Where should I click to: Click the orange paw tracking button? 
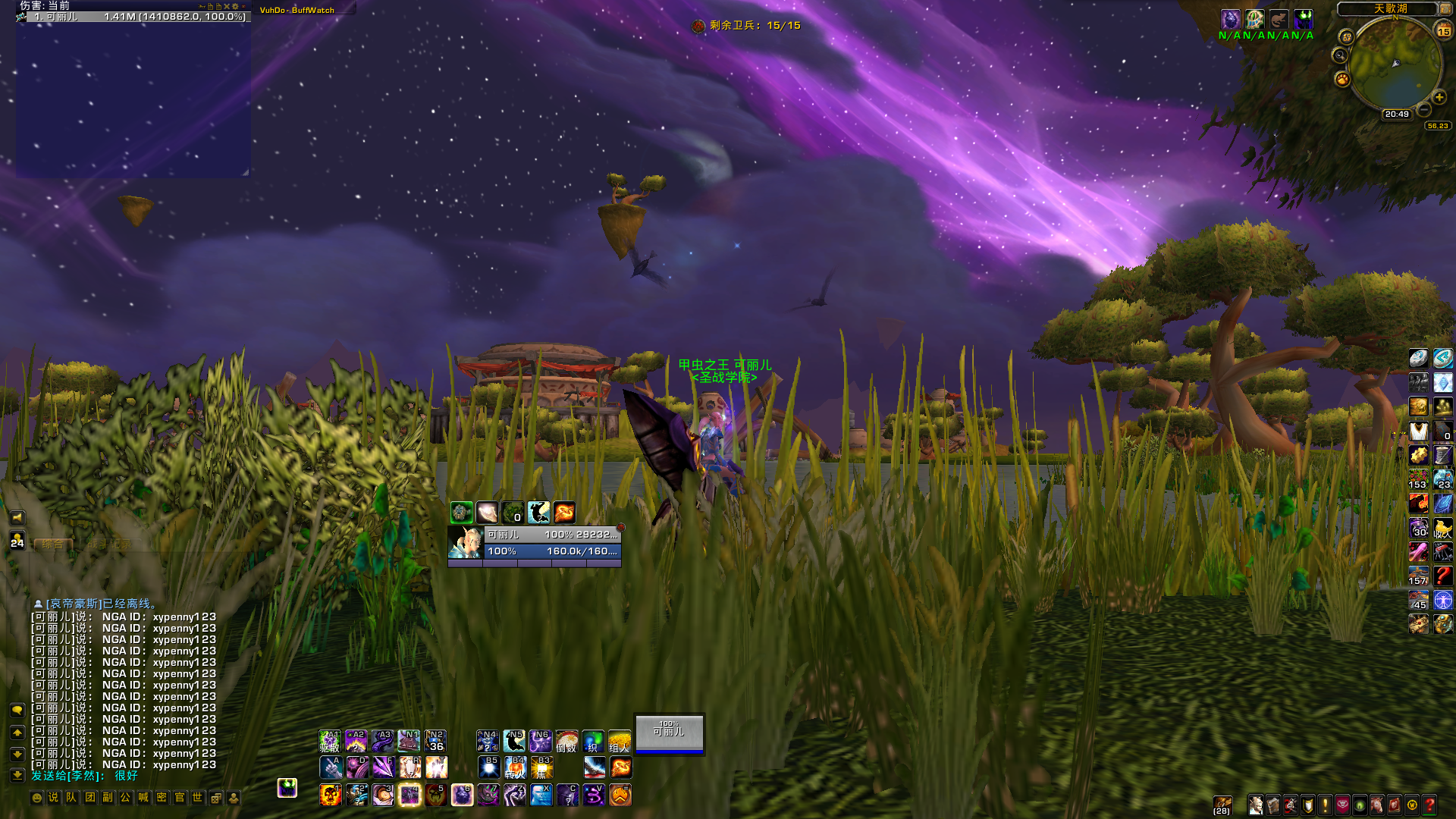pos(1342,79)
